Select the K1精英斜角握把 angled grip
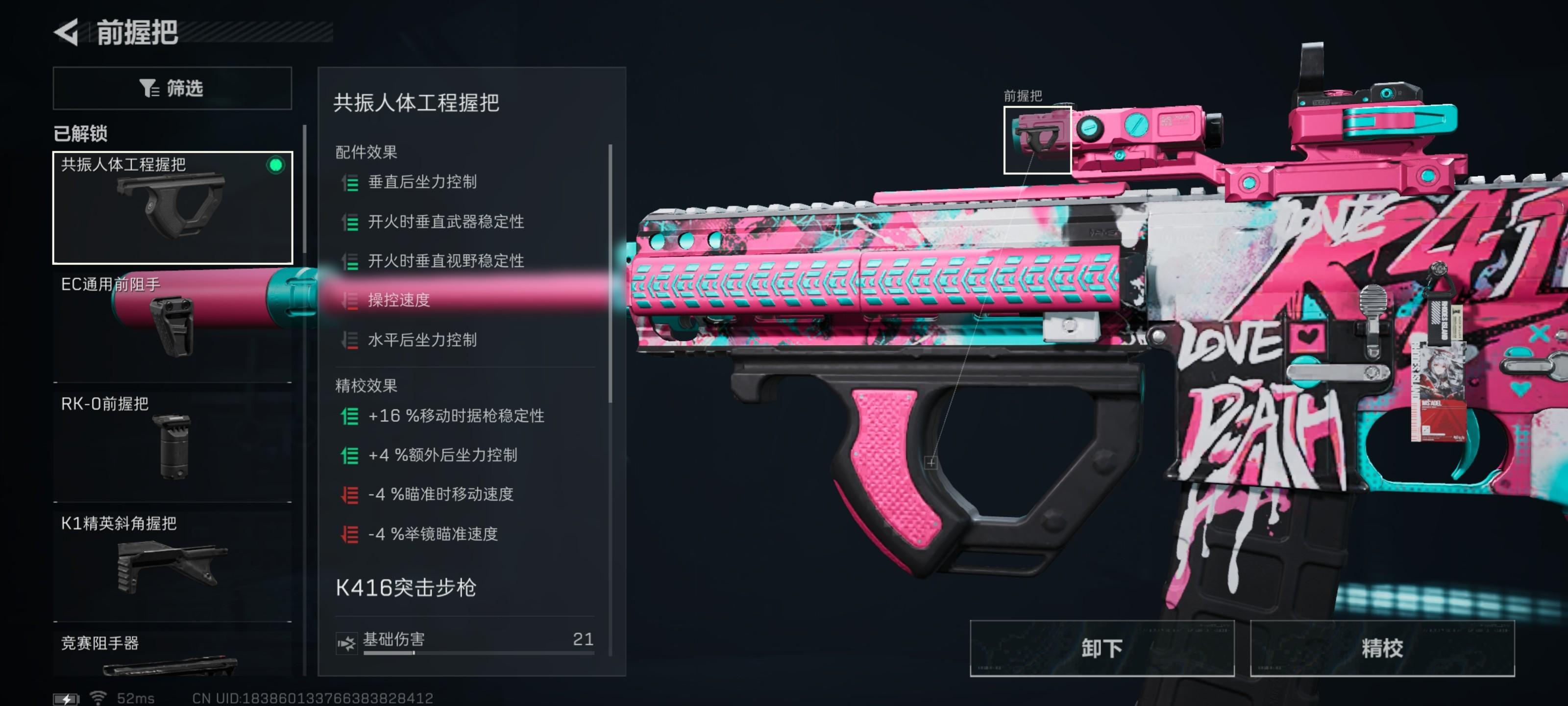1568x706 pixels. tap(173, 563)
